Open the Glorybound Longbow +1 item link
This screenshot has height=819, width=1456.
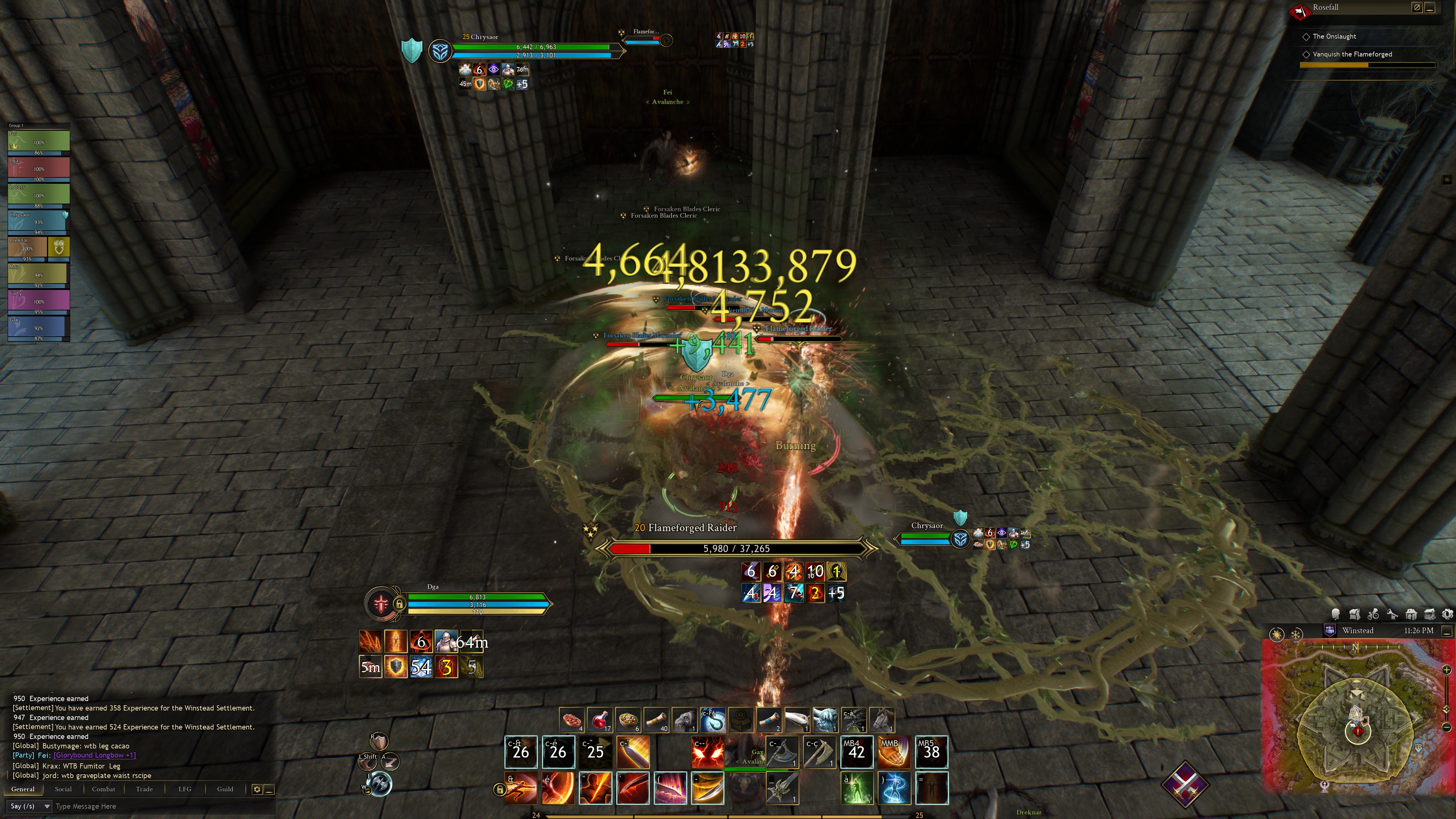click(x=94, y=755)
